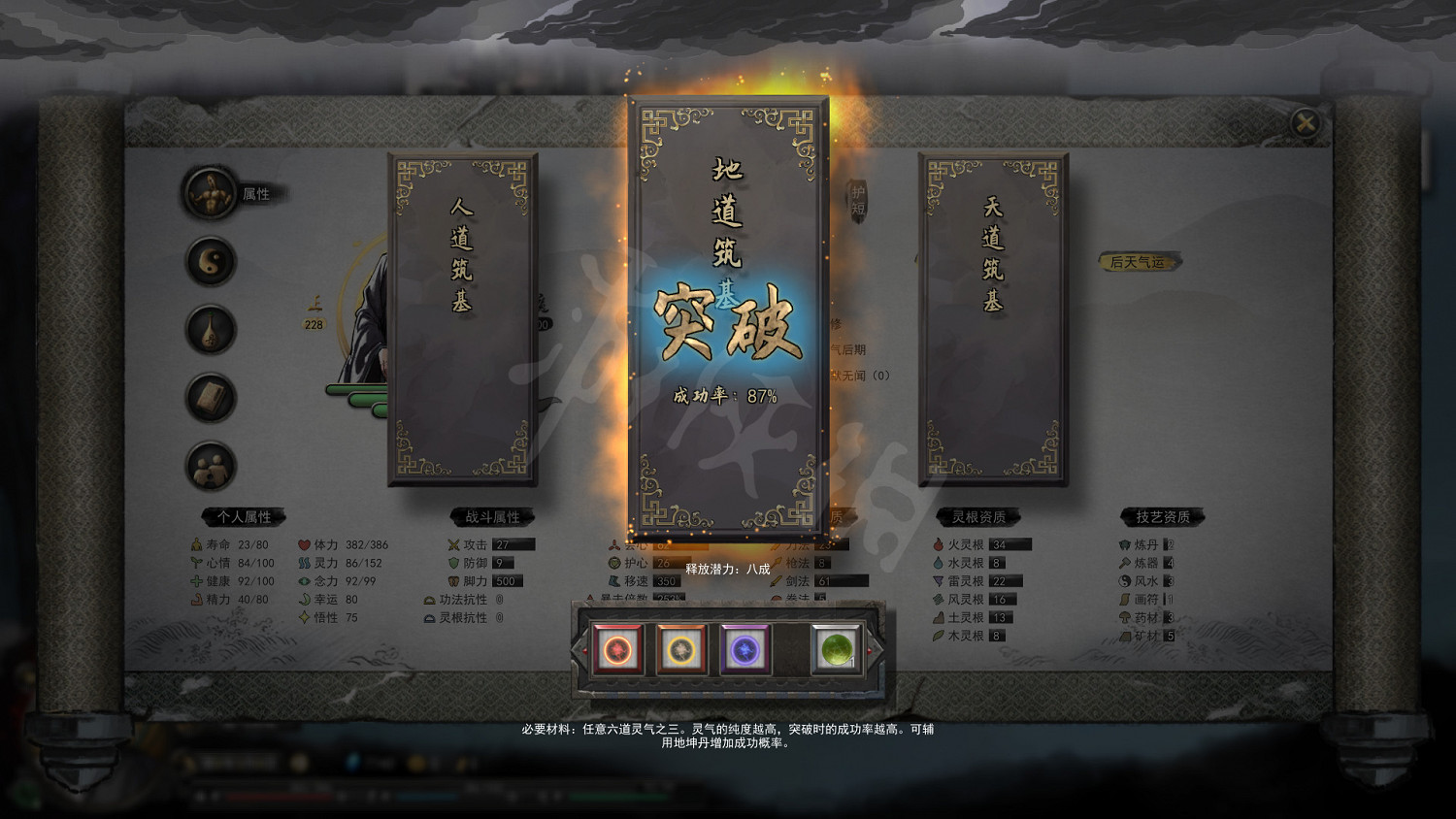Screen dimensions: 1456x819
Task: Click the 风水 fengshui icon
Action: click(x=1125, y=581)
